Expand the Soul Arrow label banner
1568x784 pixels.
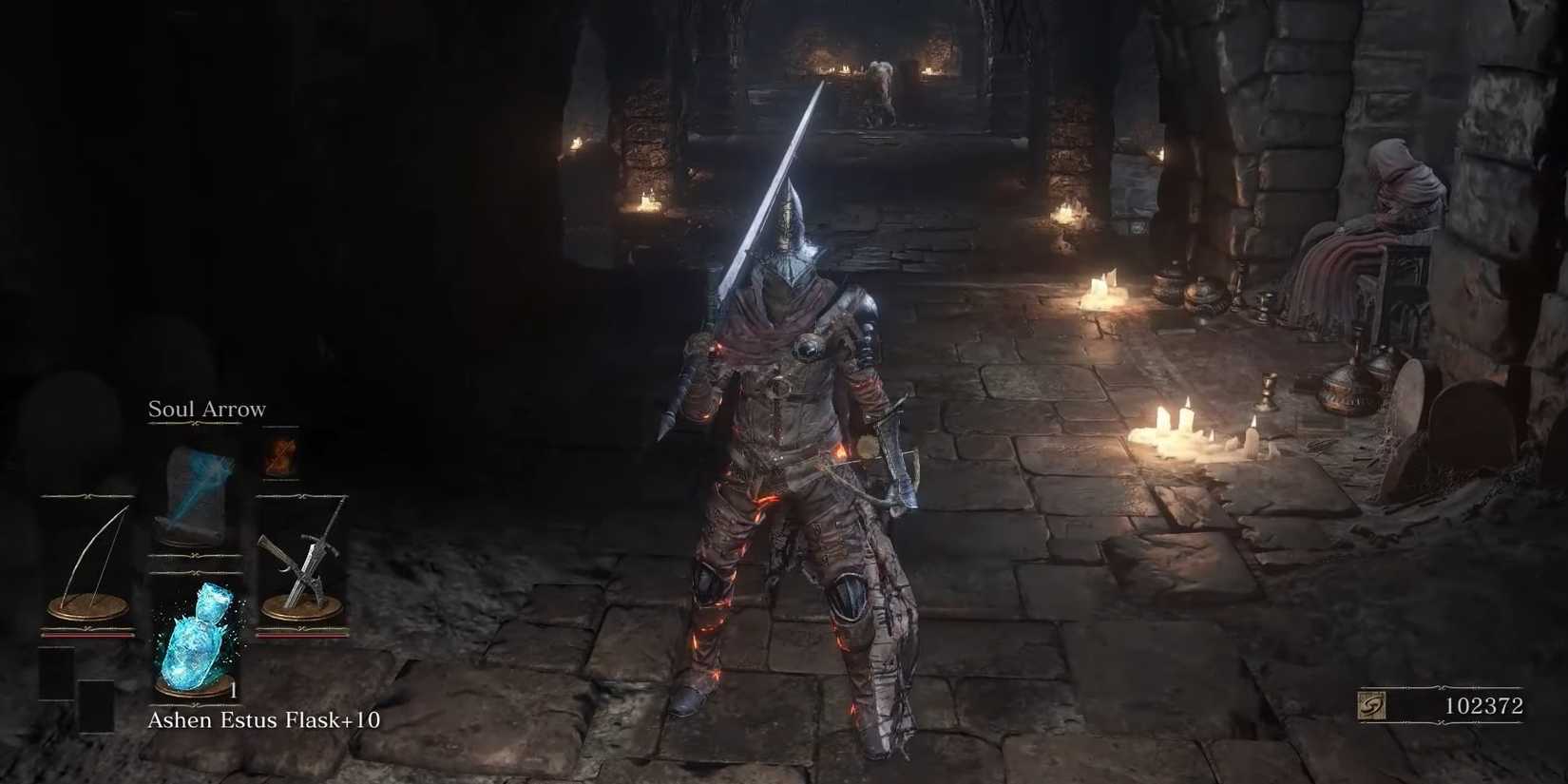(x=204, y=425)
